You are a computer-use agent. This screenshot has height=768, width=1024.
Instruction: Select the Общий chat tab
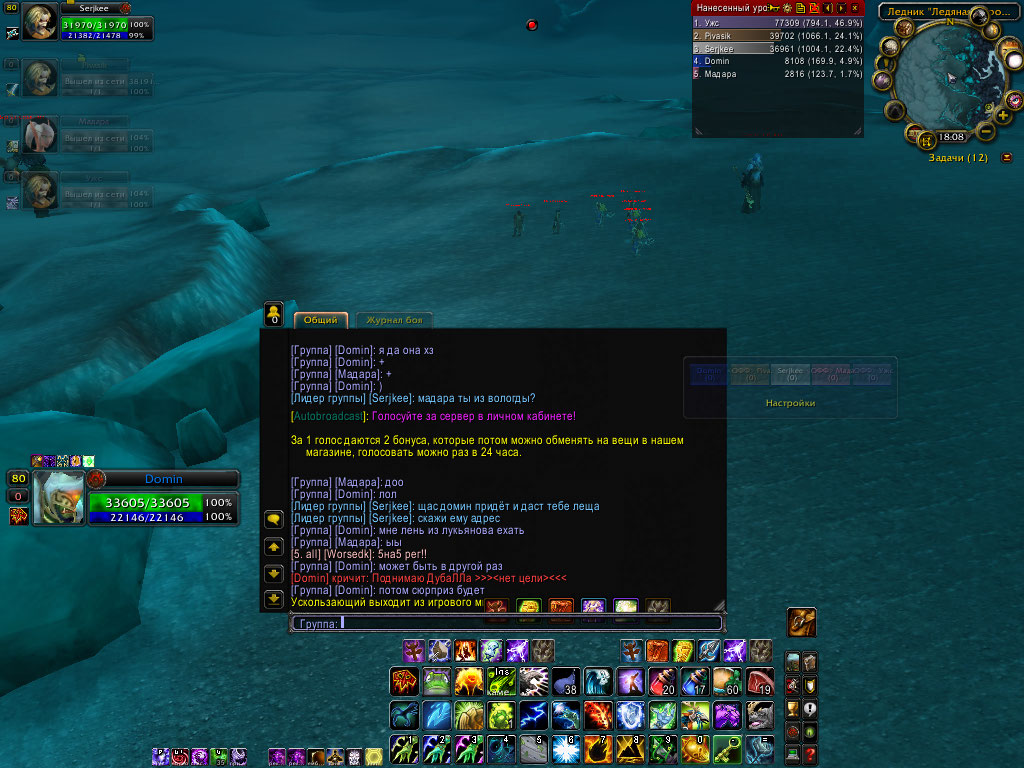click(320, 320)
